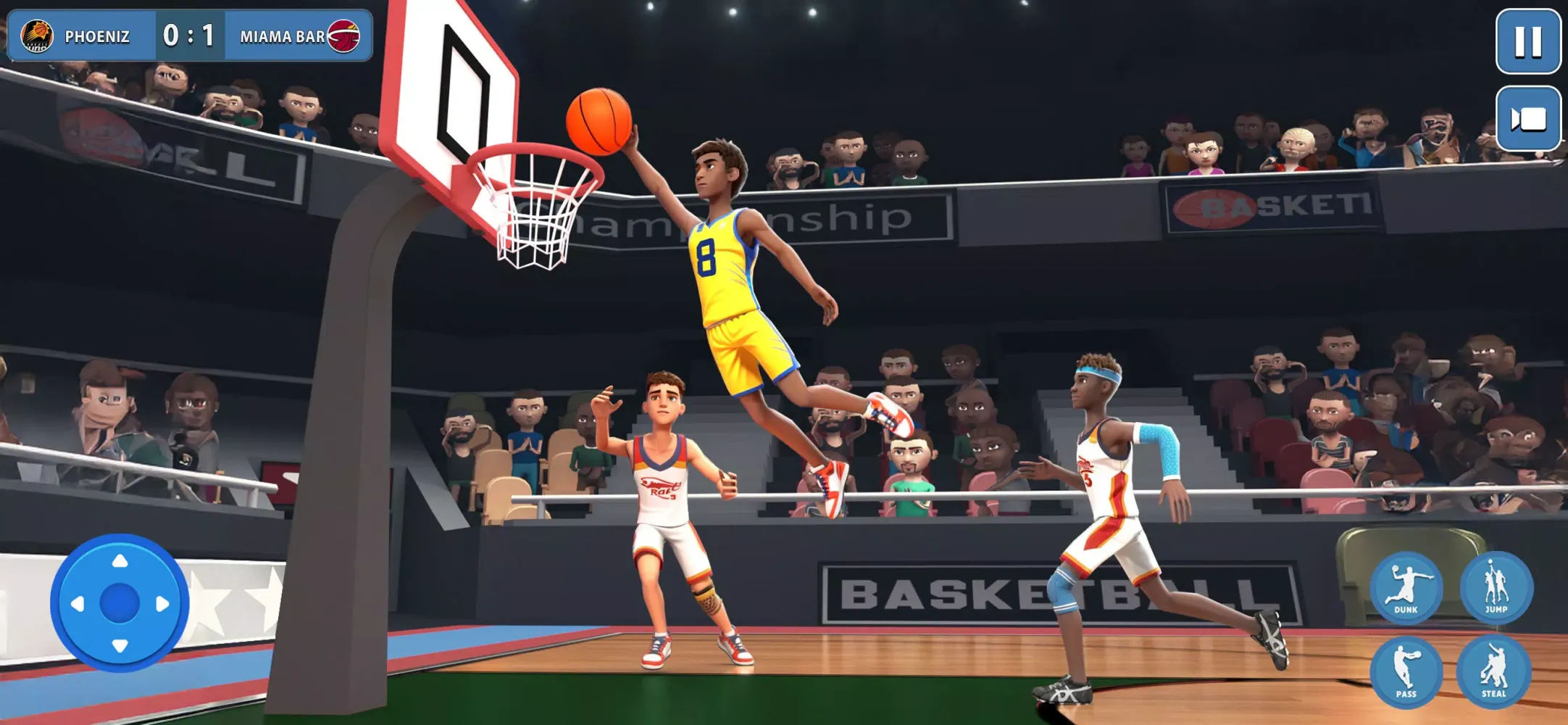Image resolution: width=1568 pixels, height=725 pixels.
Task: Tap the Dunk action button
Action: tap(1406, 587)
